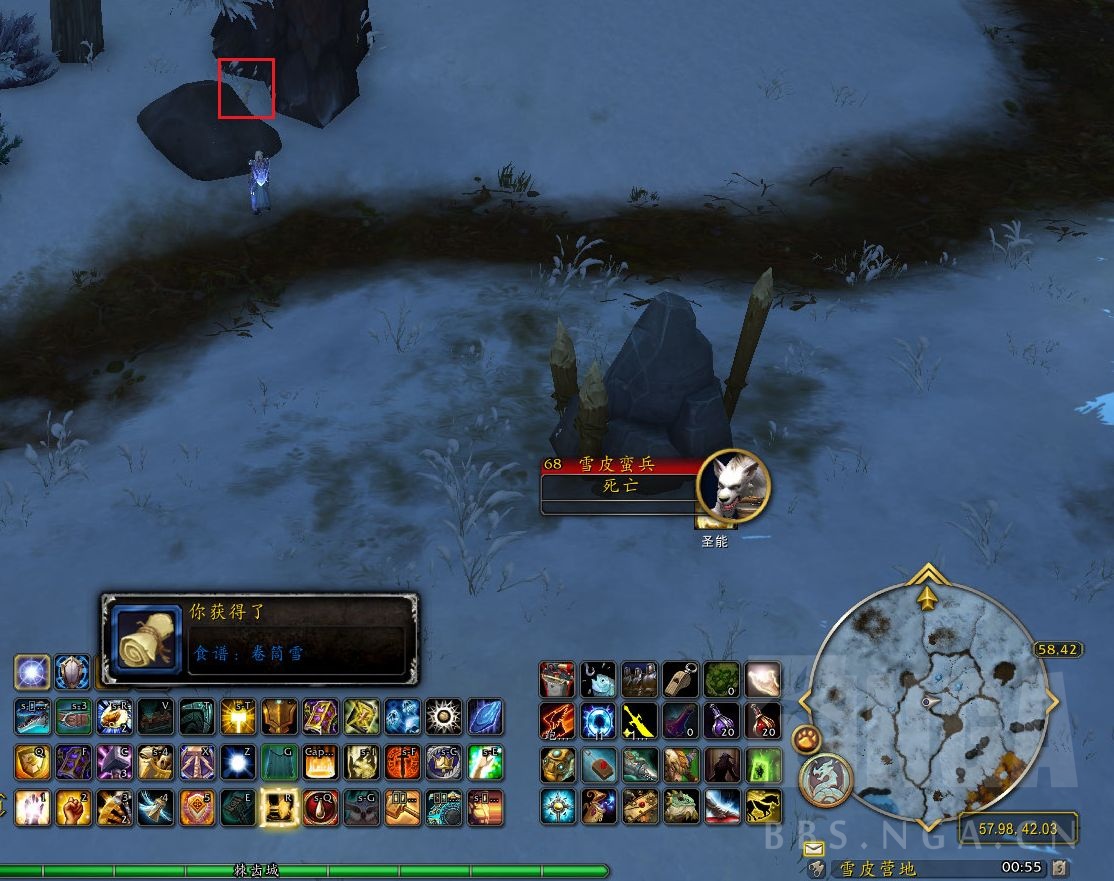This screenshot has height=881, width=1114.
Task: Click the dragon emblem minimap button
Action: click(825, 779)
